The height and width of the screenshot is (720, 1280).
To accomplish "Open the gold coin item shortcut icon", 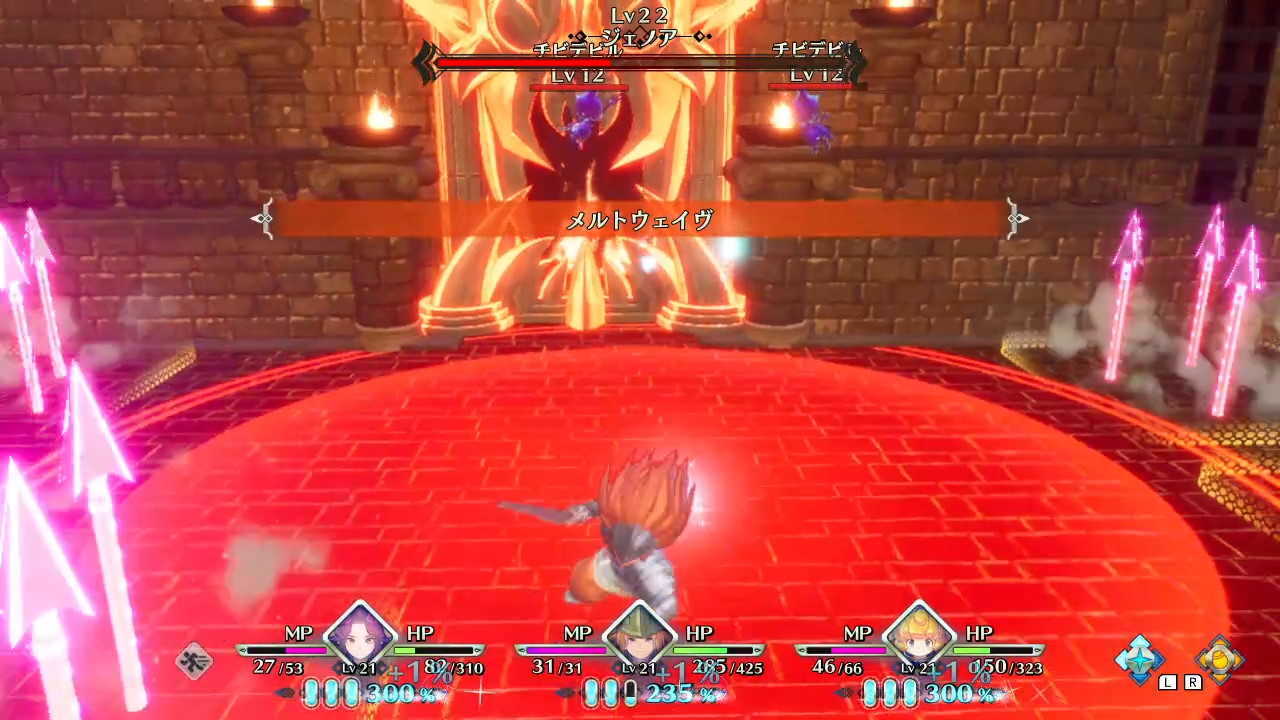I will 1222,660.
